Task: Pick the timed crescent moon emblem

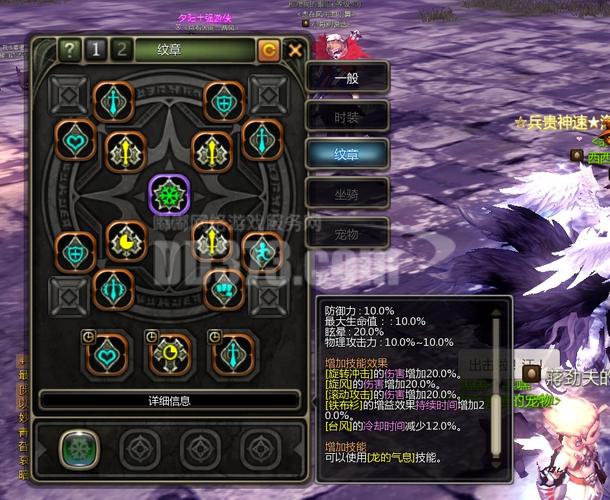Action: tap(172, 354)
